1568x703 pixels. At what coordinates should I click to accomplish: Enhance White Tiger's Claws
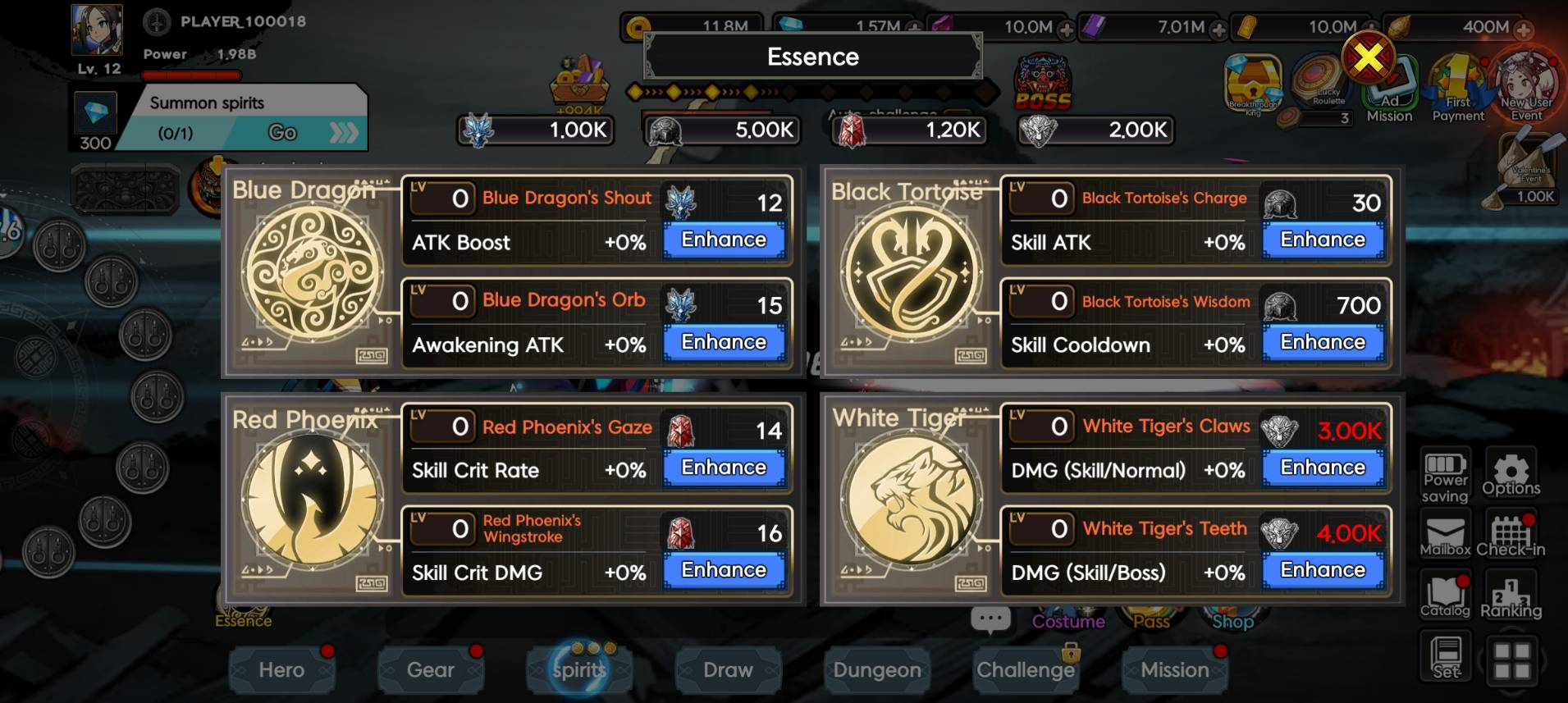tap(1323, 468)
